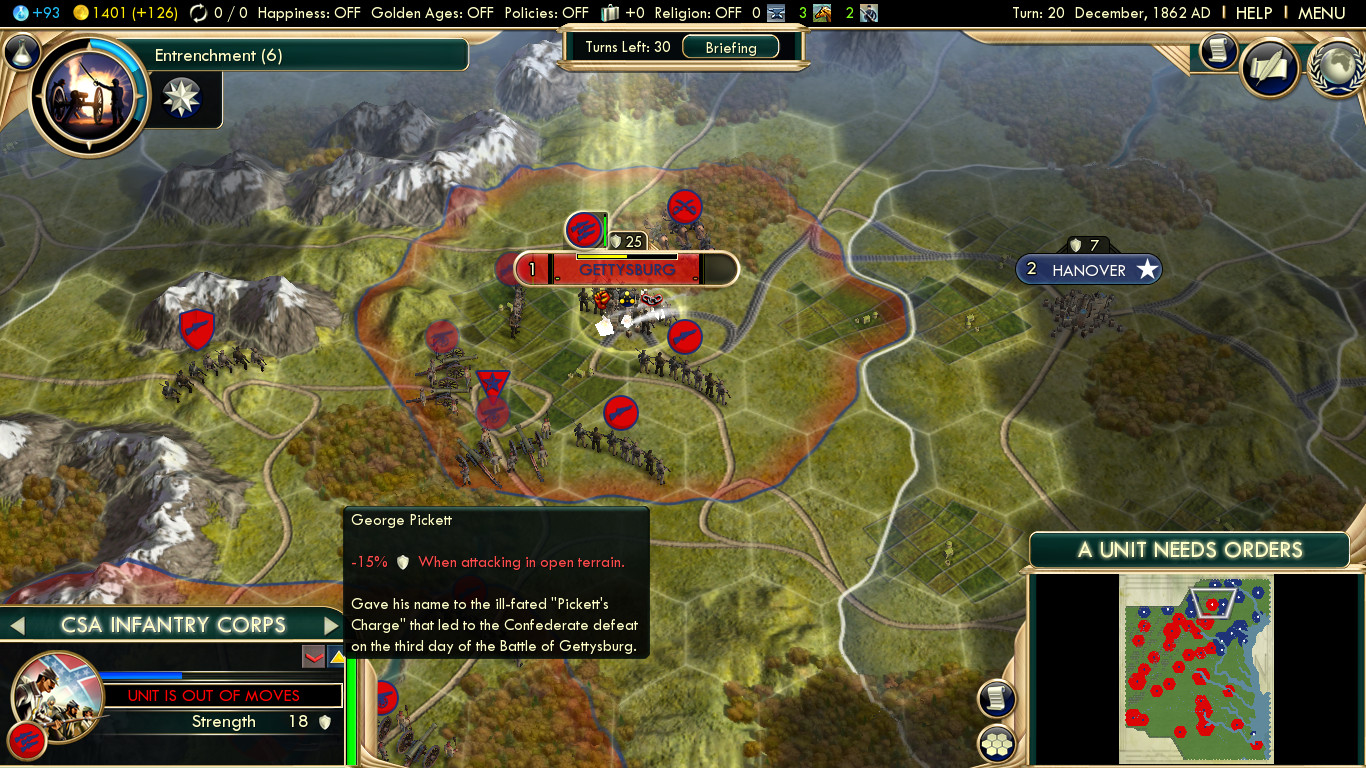Click the minimap
Screen dimensions: 1366x768
tap(1196, 668)
